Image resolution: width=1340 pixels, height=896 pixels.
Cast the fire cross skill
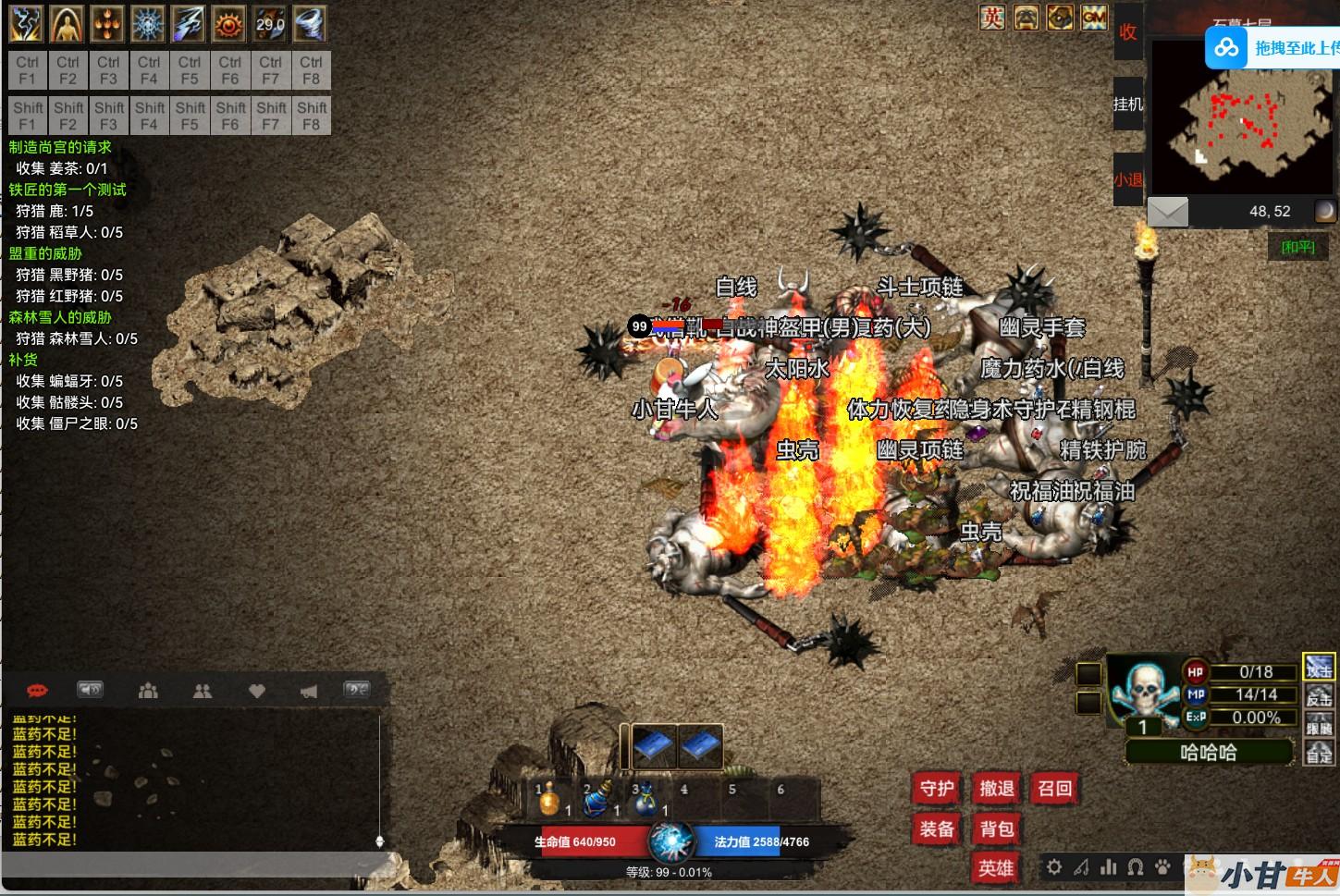[x=108, y=24]
